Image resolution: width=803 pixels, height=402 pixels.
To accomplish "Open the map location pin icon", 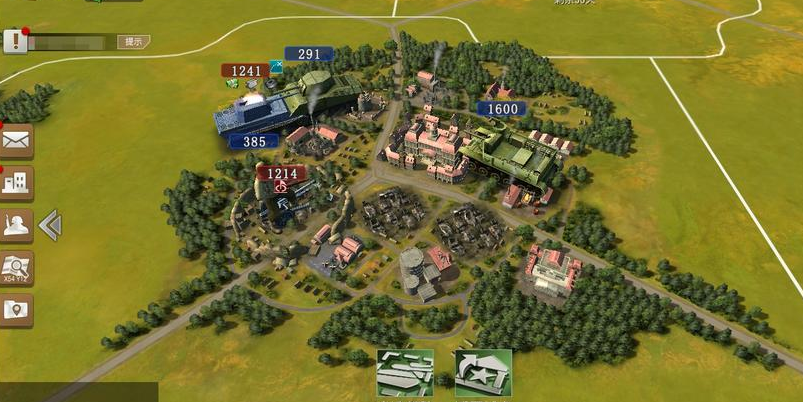I will [17, 310].
